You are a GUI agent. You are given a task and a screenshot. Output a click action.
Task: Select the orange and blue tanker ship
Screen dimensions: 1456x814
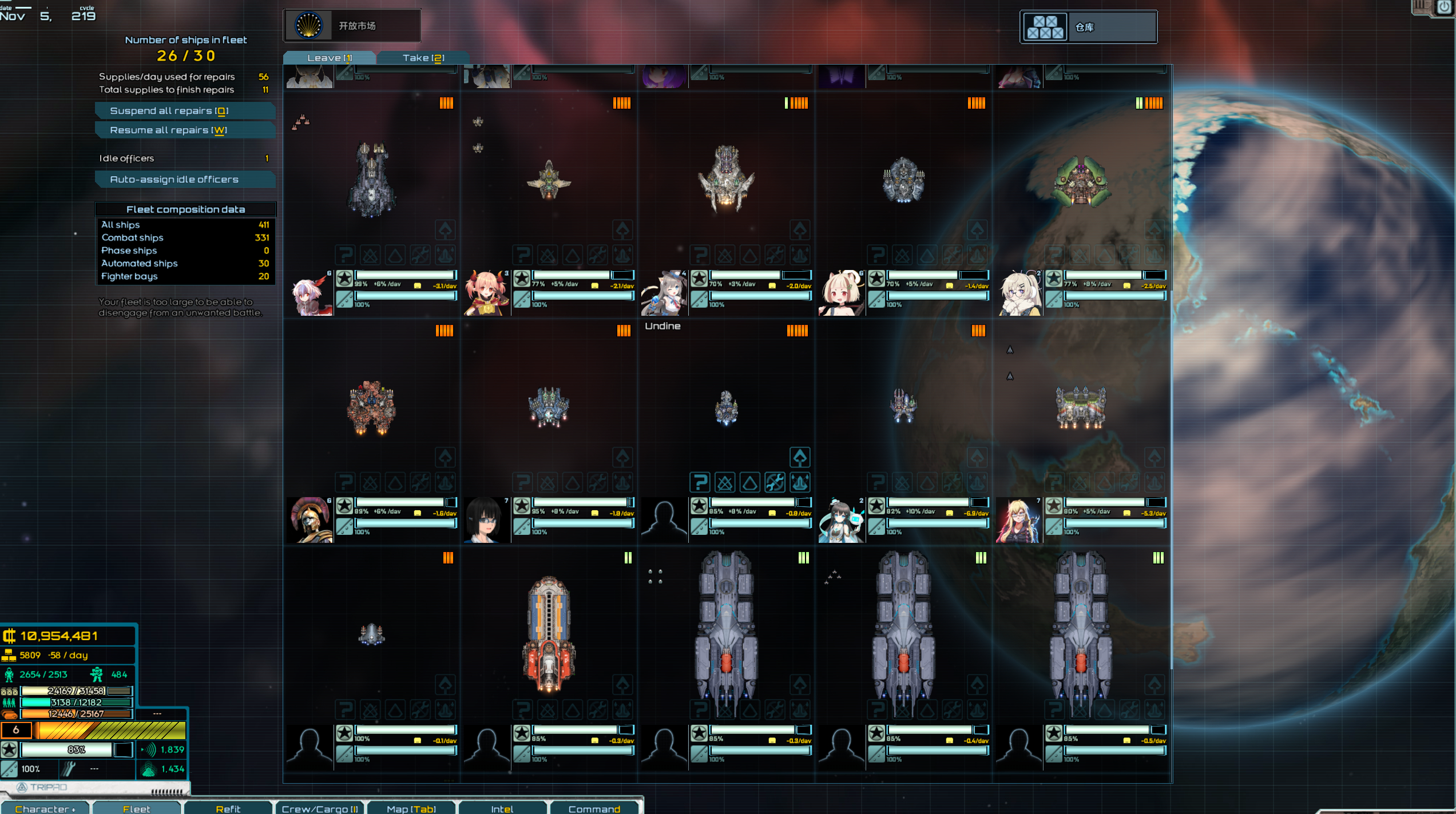pyautogui.click(x=549, y=634)
